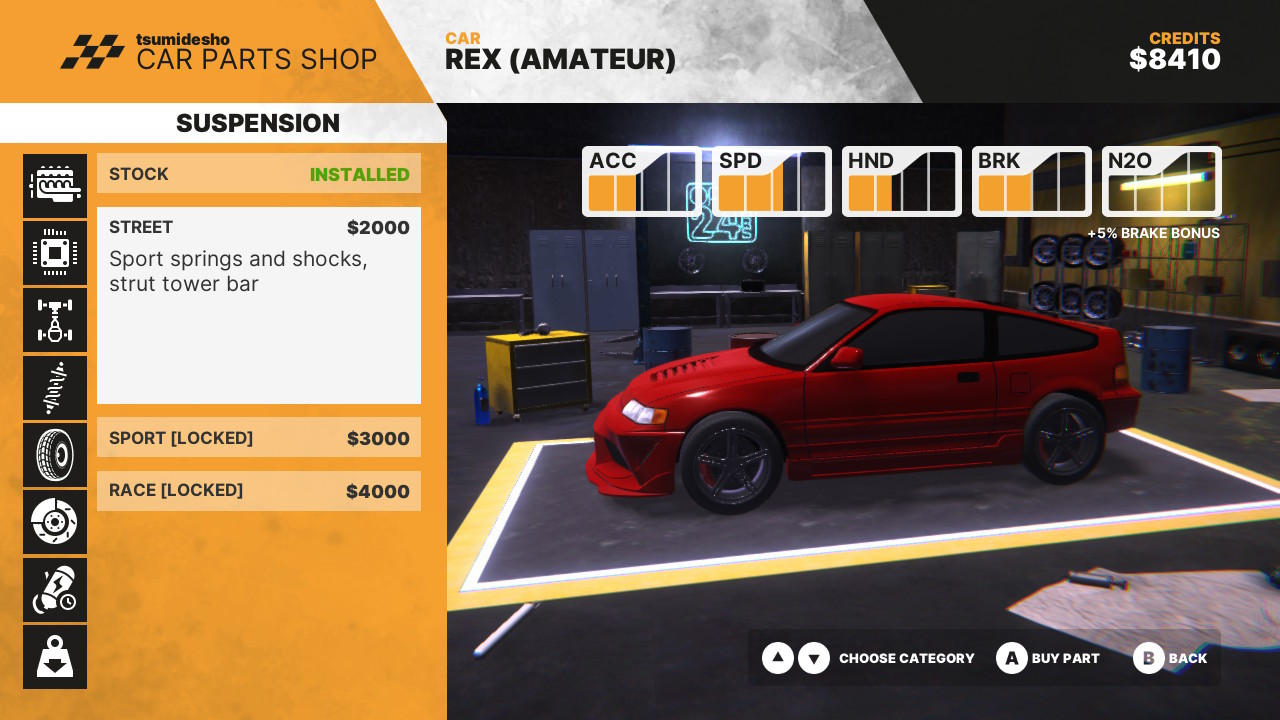The height and width of the screenshot is (720, 1280).
Task: Select the locked Sport suspension entry
Action: 259,438
